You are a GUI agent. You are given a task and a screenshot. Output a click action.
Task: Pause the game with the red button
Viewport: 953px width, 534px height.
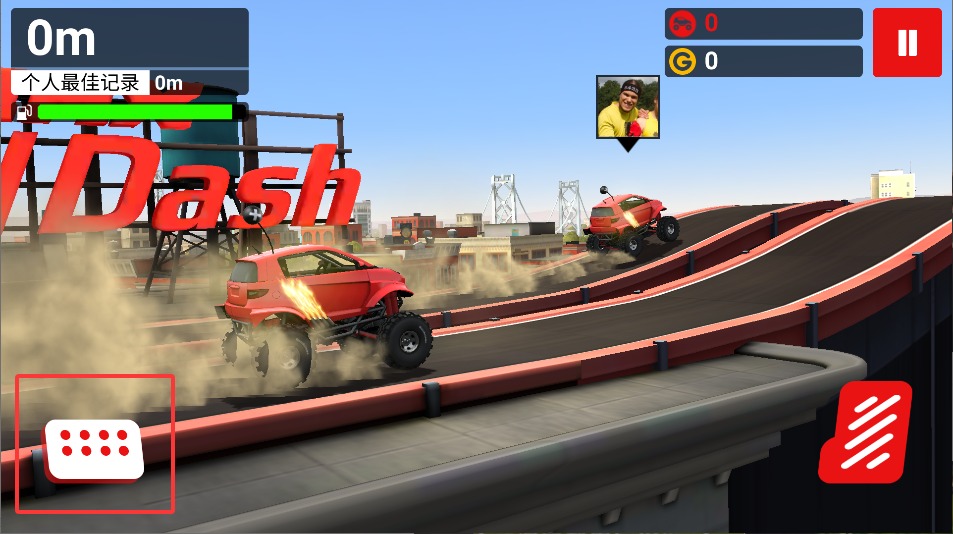[x=907, y=43]
